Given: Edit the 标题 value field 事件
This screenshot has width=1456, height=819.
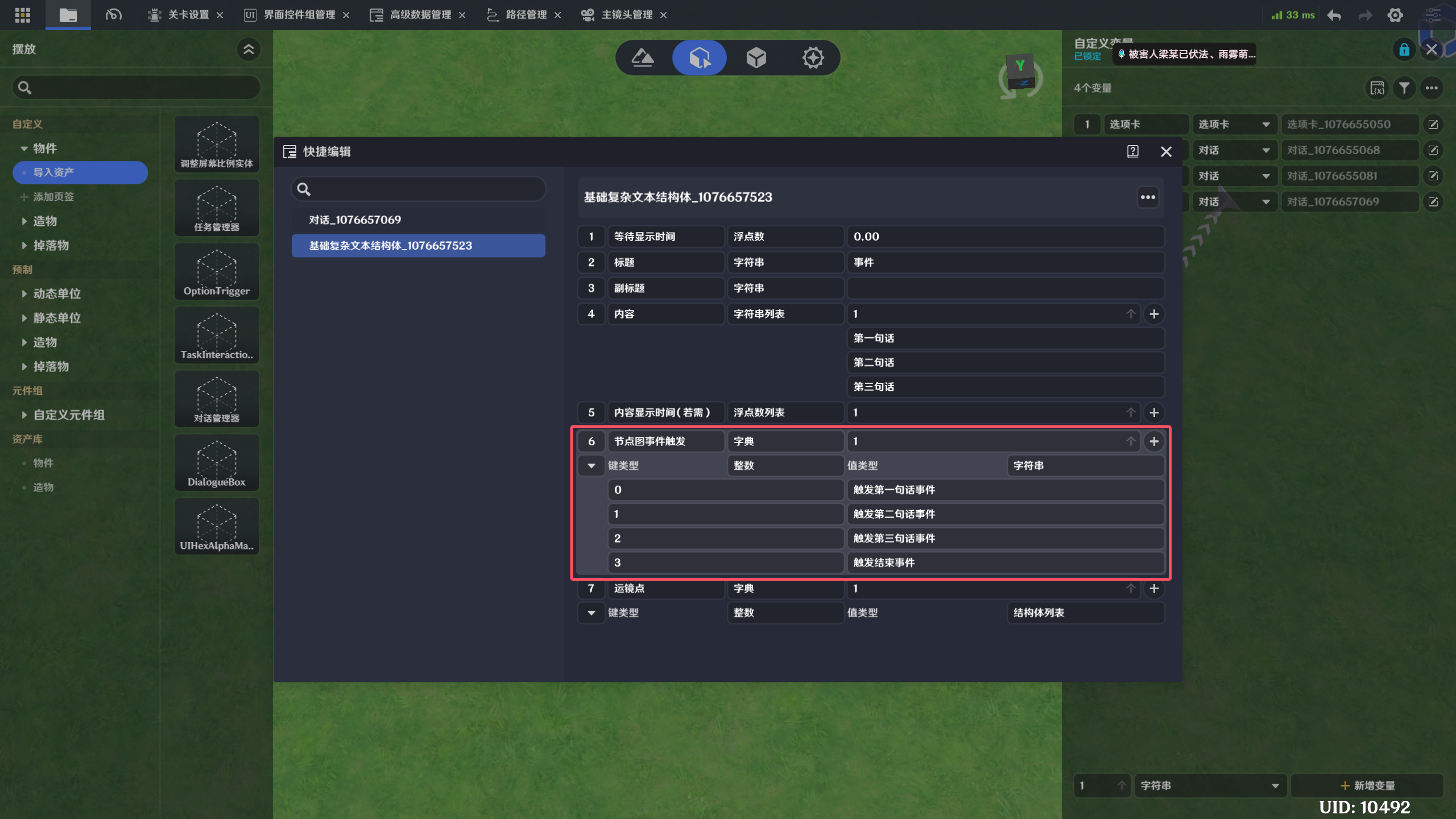Looking at the screenshot, I should (x=1004, y=262).
